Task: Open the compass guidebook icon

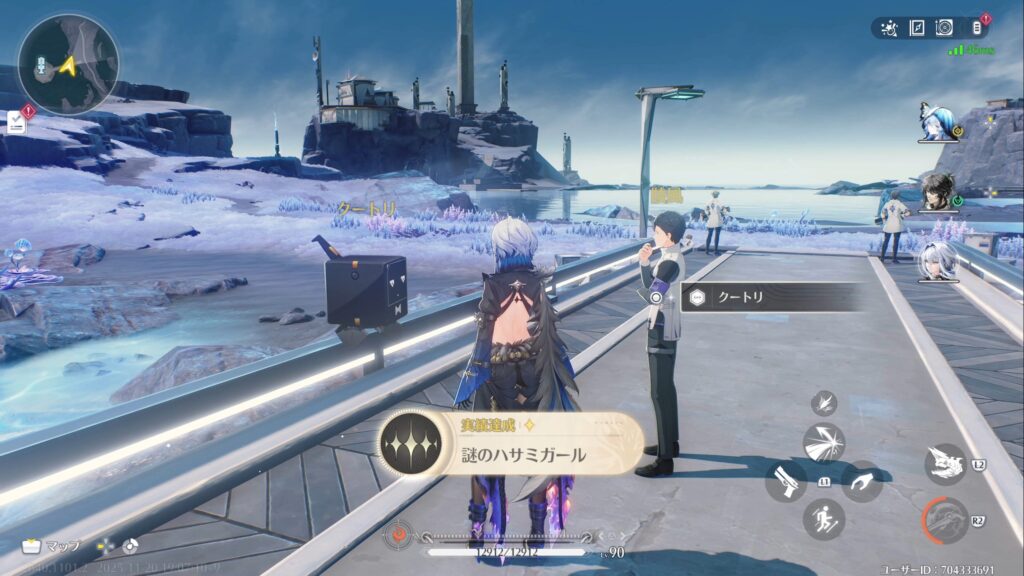Action: 917,28
